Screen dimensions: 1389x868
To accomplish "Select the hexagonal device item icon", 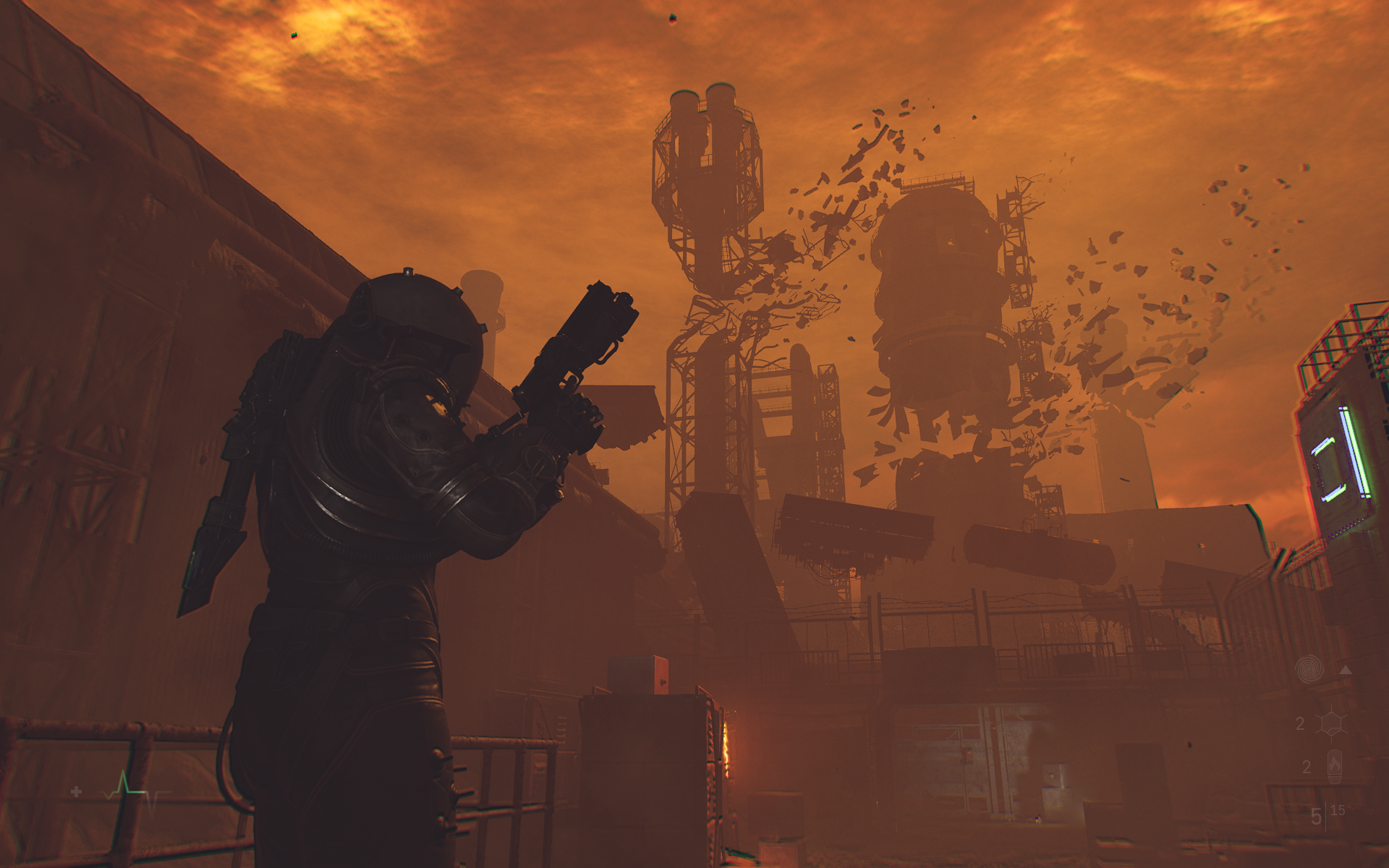I will click(x=1330, y=723).
